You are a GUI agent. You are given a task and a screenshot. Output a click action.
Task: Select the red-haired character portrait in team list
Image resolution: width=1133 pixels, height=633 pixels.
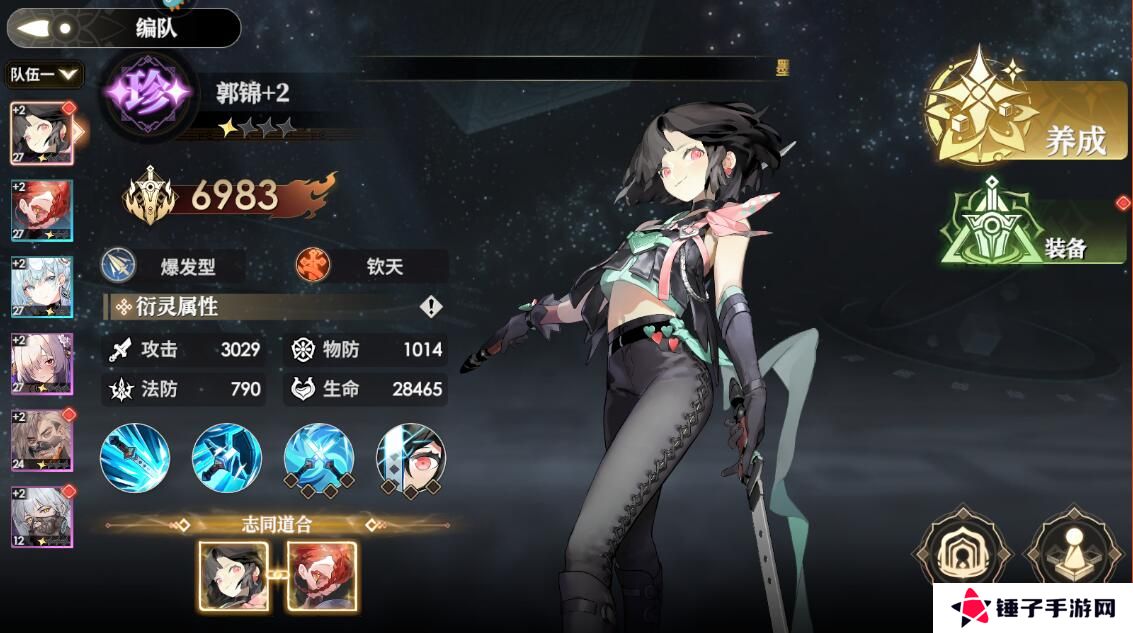[x=42, y=211]
